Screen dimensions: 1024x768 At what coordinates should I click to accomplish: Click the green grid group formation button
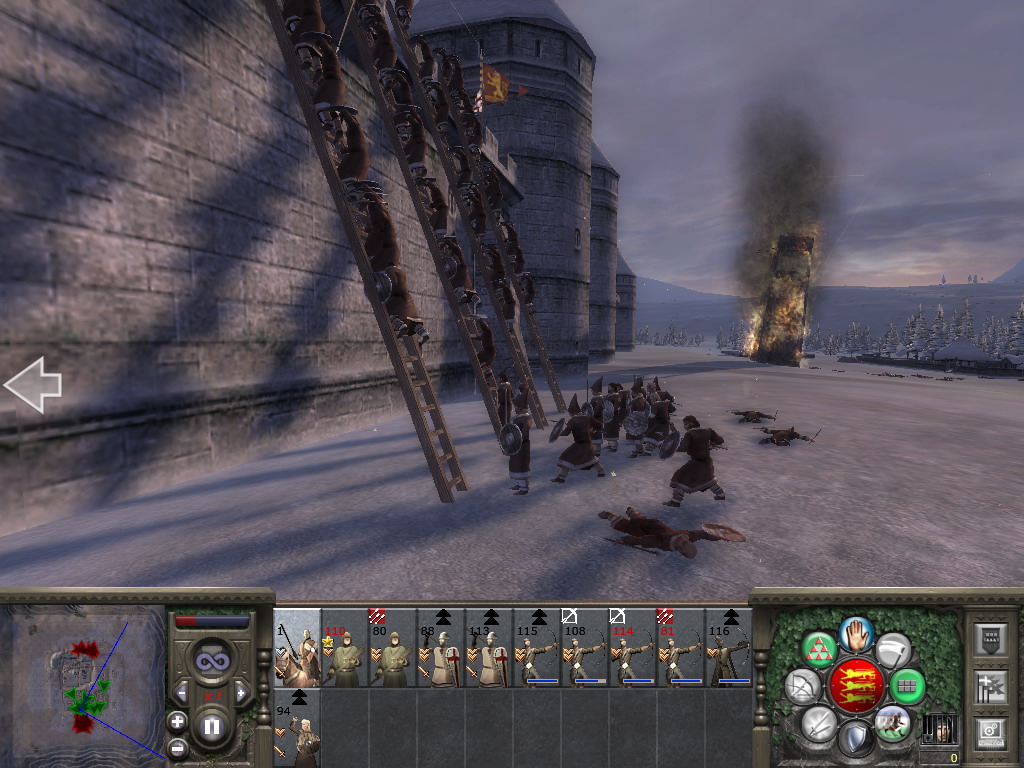point(908,686)
